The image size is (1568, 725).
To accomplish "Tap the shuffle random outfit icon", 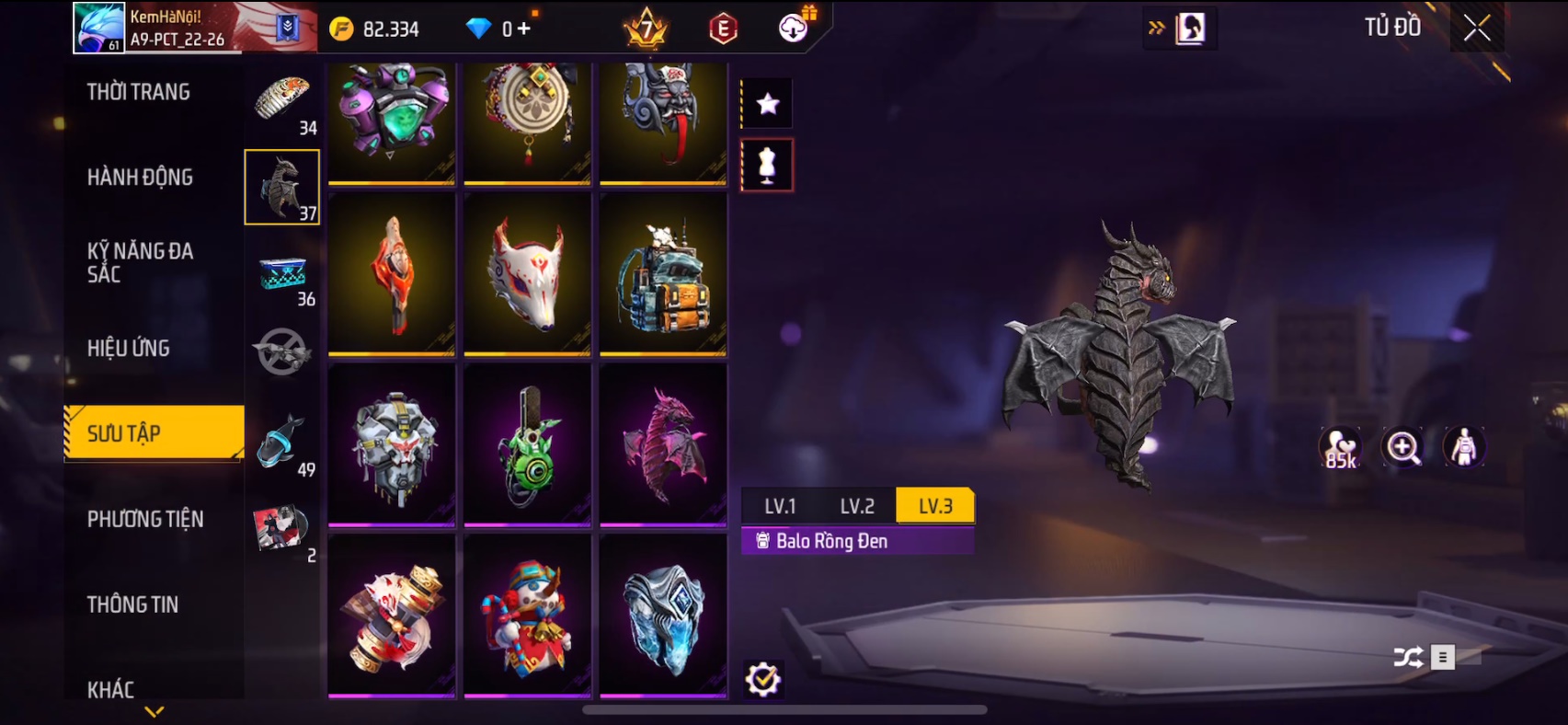I will point(1407,657).
